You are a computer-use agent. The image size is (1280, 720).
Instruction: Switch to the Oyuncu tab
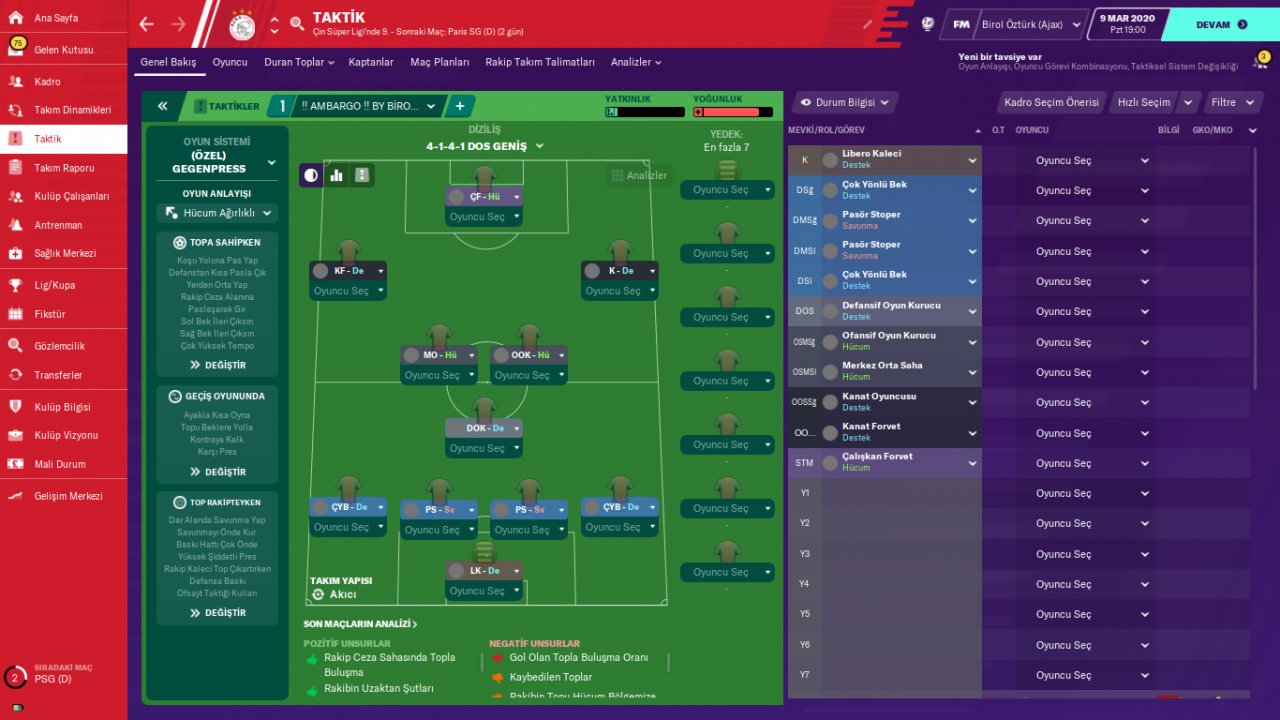tap(230, 62)
